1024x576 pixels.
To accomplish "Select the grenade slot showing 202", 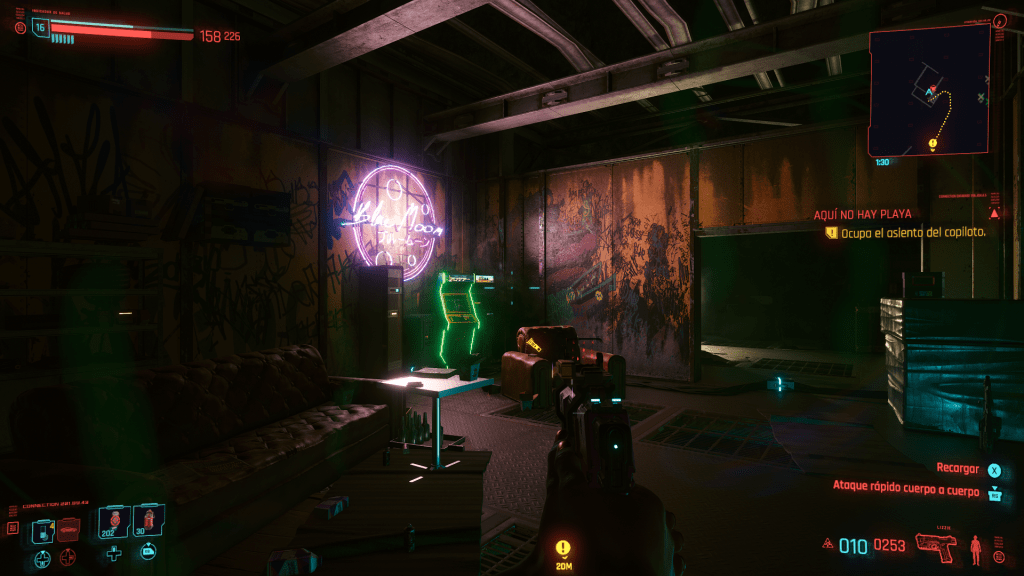I will coord(113,521).
